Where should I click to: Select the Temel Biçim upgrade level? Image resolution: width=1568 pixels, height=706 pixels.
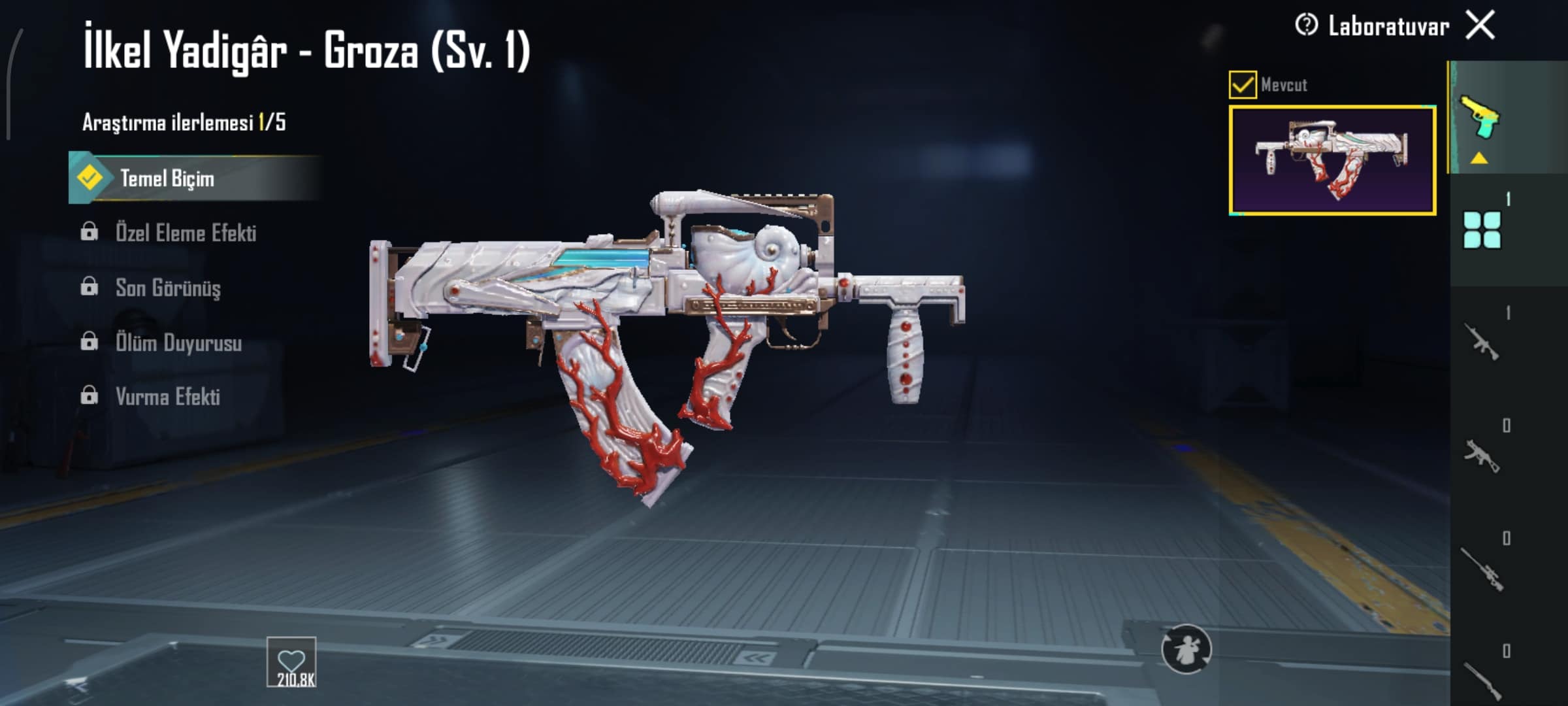point(167,178)
